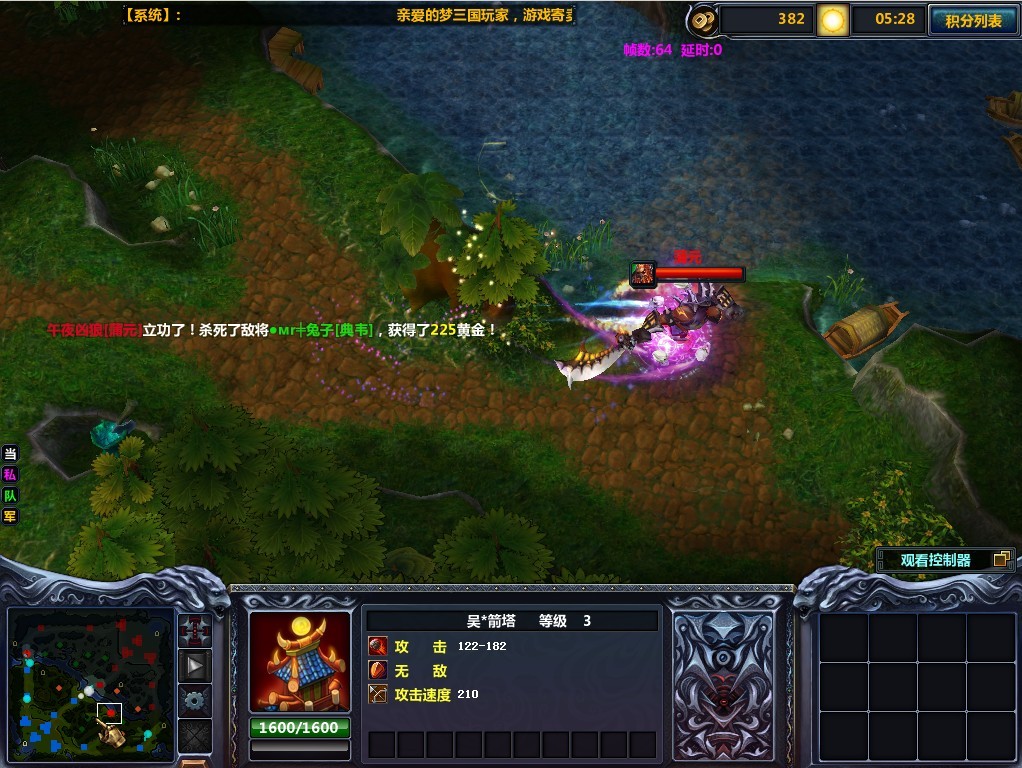
Task: Click the minimap
Action: 92,679
